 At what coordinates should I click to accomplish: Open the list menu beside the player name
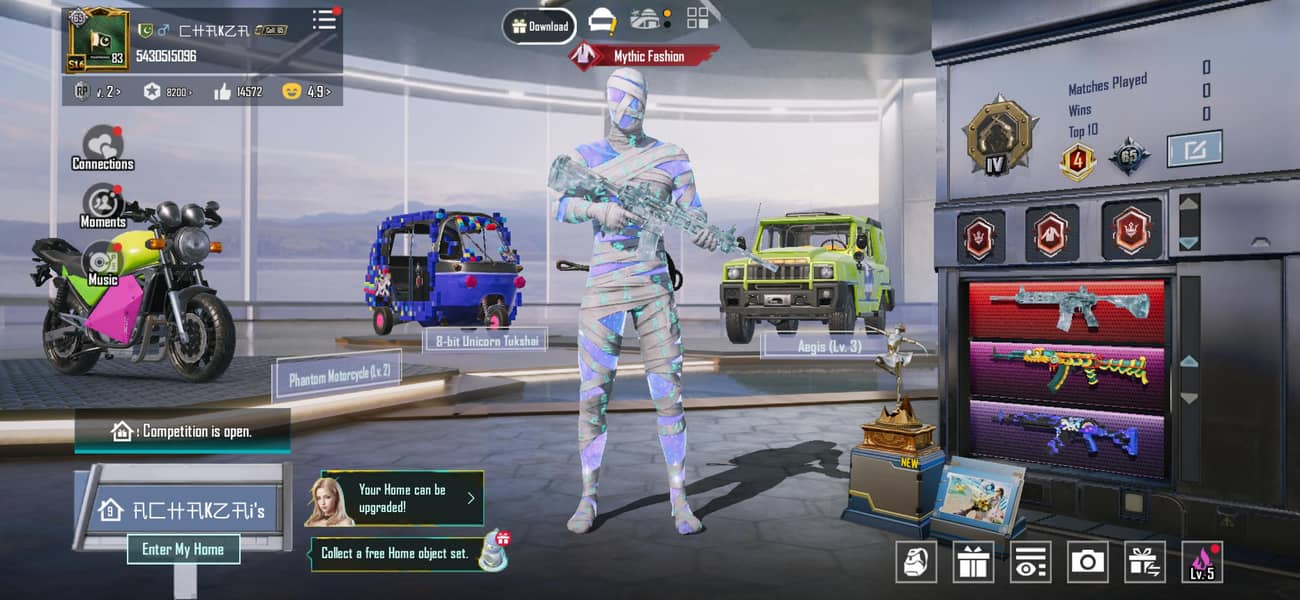pyautogui.click(x=325, y=21)
